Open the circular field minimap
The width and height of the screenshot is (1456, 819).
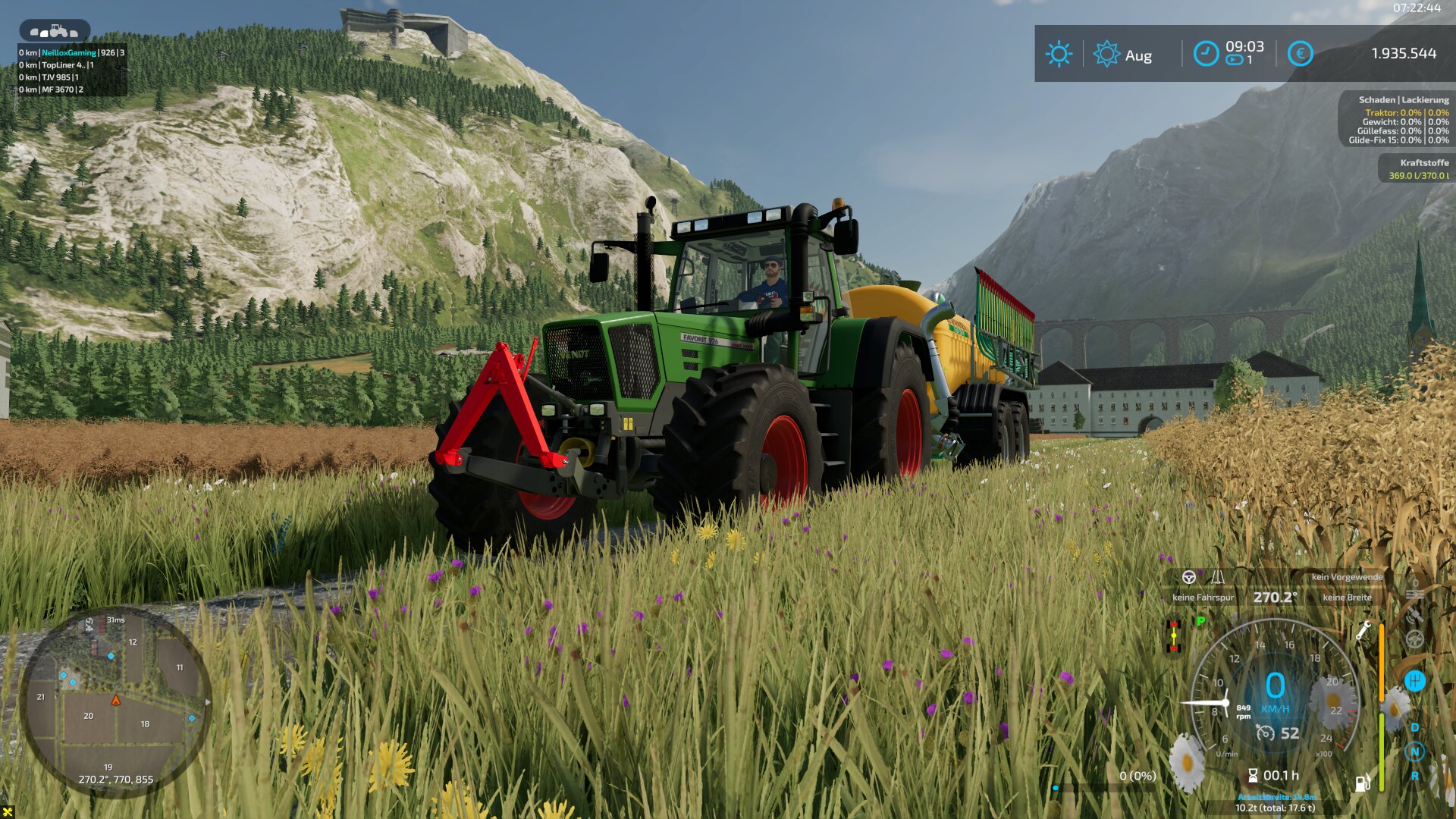115,701
